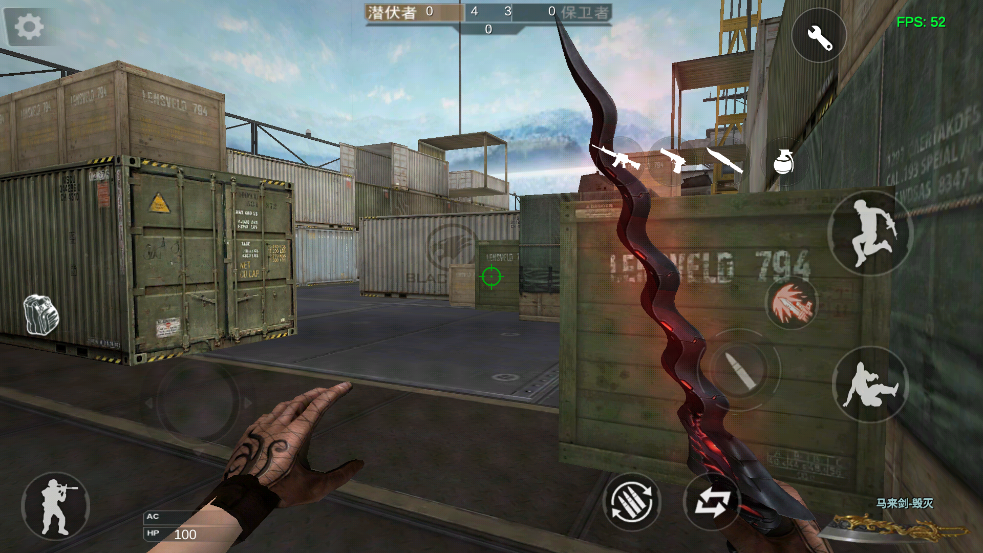Open the backpack icon
The image size is (983, 553).
41,314
